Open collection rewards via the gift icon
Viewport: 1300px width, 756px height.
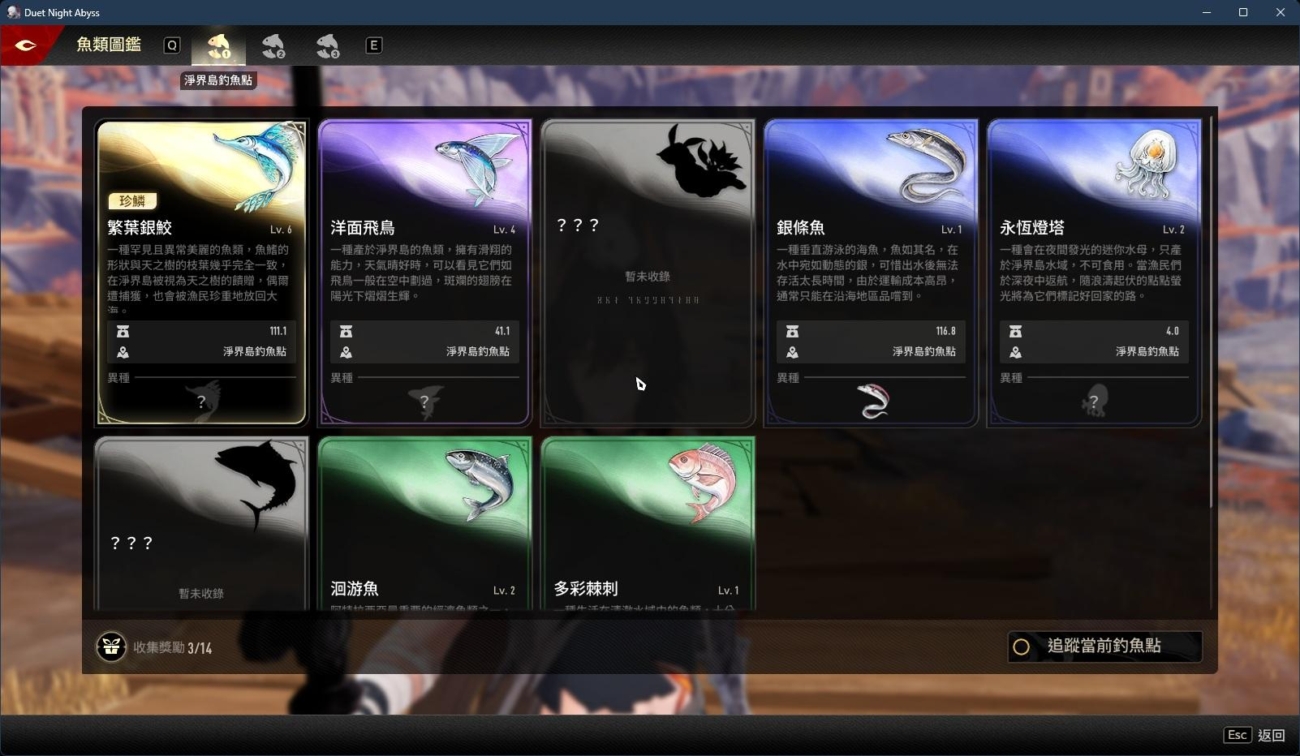pos(109,646)
